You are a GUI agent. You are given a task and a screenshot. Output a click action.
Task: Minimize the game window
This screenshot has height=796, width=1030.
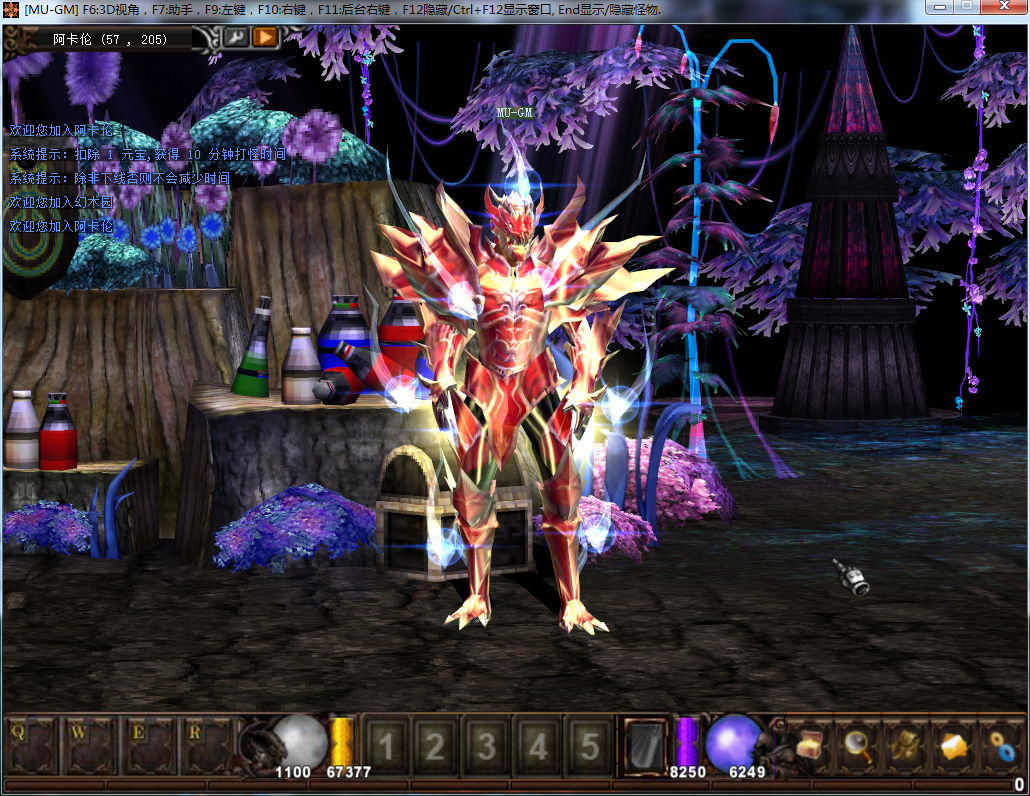(937, 7)
